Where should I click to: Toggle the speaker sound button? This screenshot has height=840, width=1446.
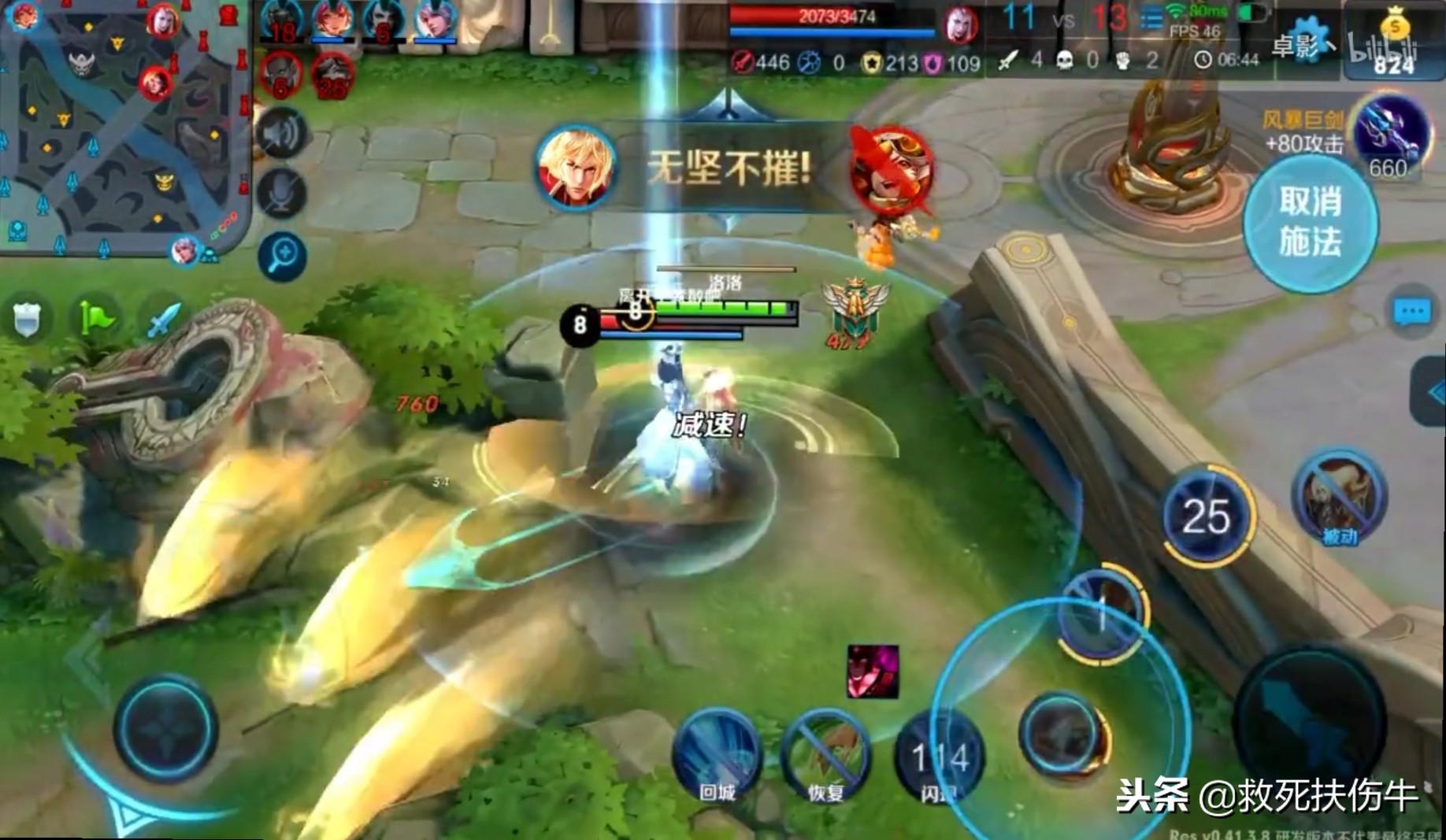[x=281, y=134]
